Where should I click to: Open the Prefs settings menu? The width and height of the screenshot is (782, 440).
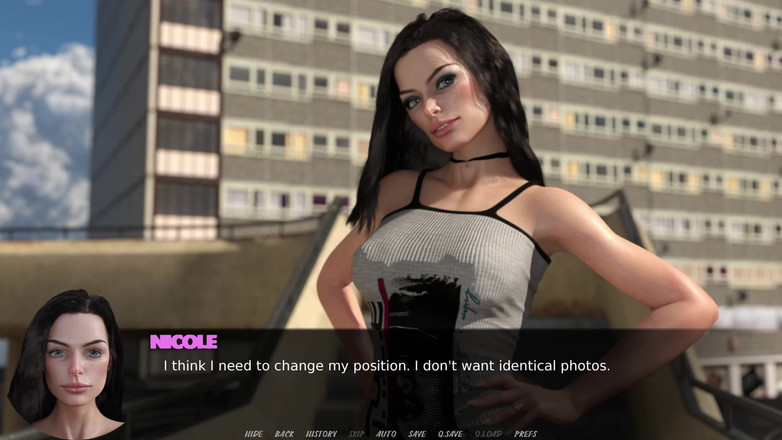pyautogui.click(x=526, y=434)
